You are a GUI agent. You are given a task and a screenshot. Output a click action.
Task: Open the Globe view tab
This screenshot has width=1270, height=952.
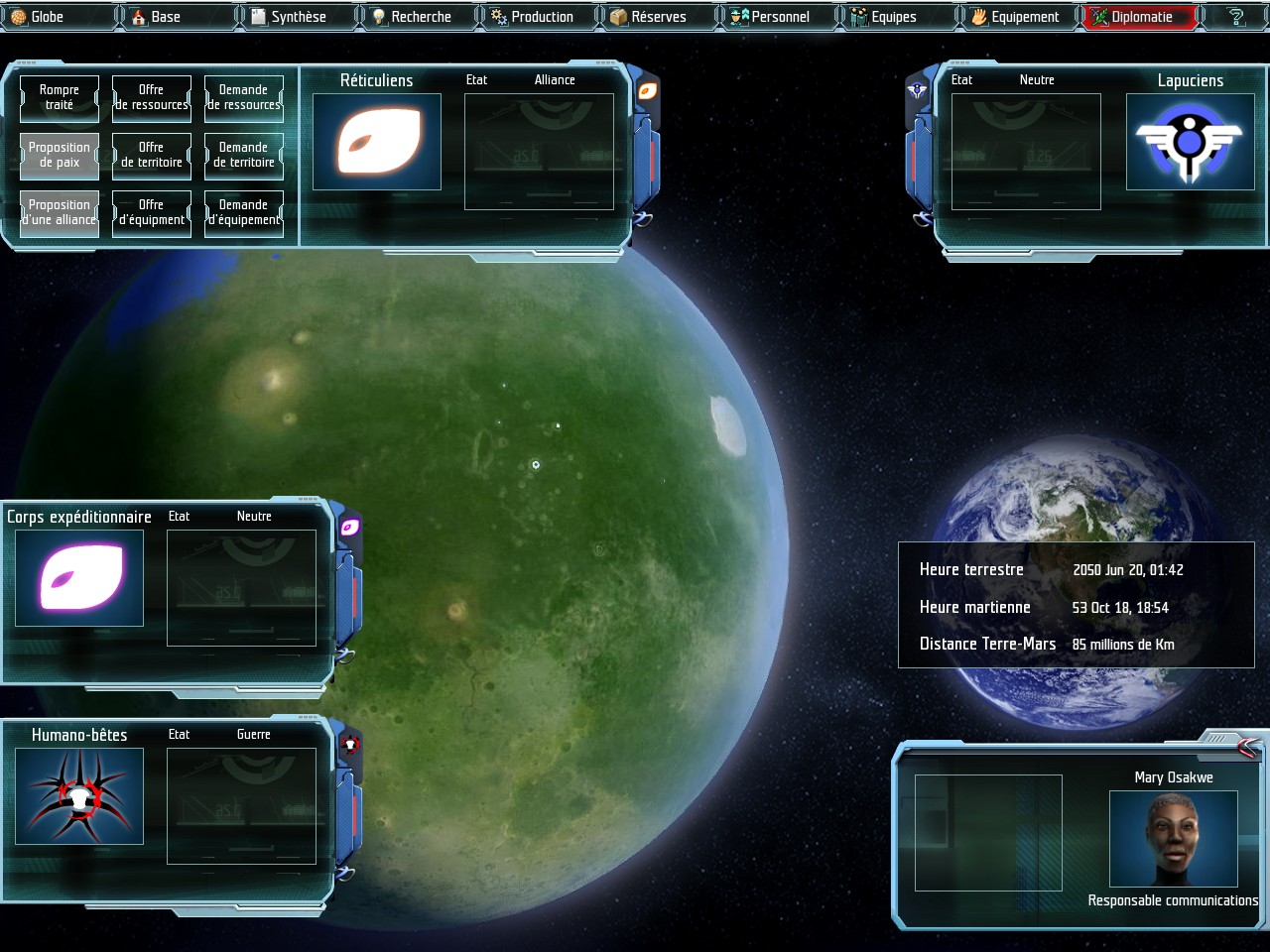(x=47, y=17)
